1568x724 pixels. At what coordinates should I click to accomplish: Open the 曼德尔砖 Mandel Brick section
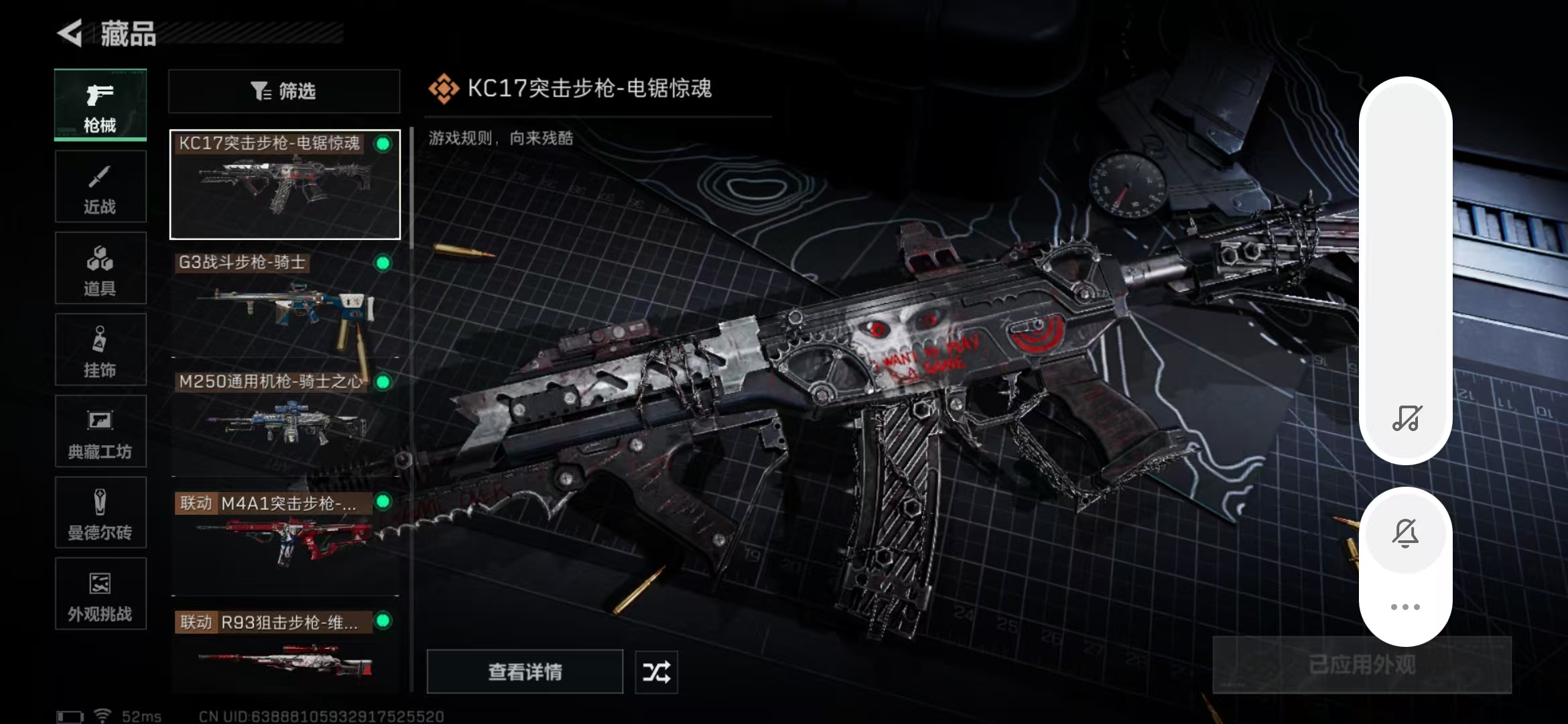pyautogui.click(x=100, y=513)
